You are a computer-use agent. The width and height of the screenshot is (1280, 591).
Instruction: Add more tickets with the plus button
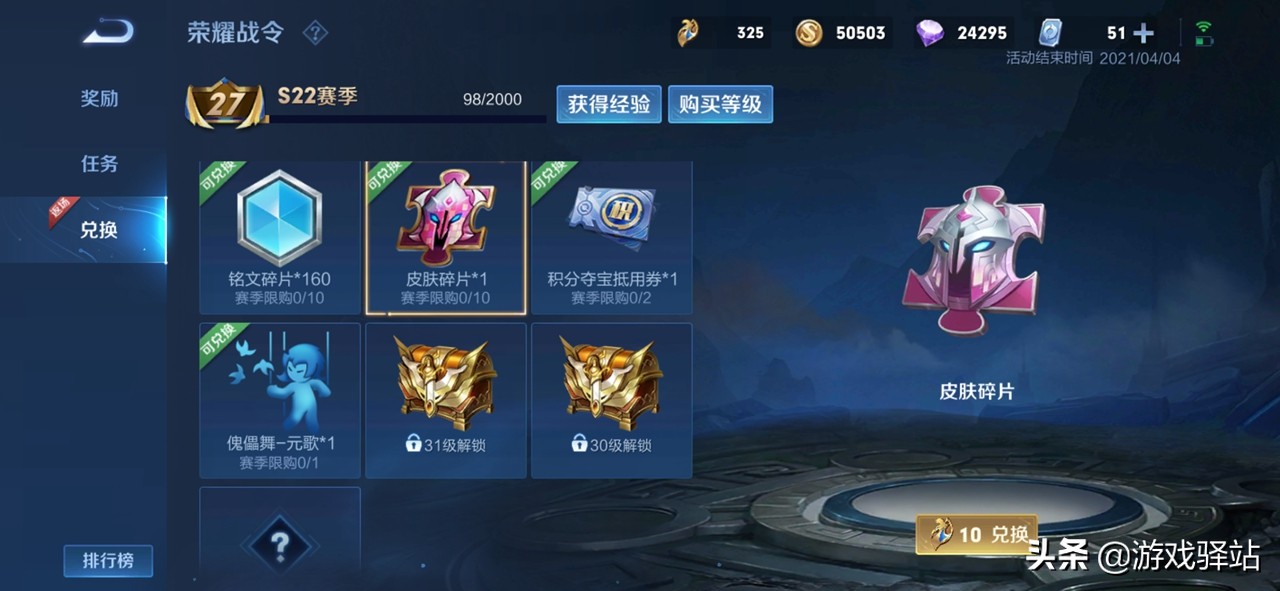(1143, 33)
